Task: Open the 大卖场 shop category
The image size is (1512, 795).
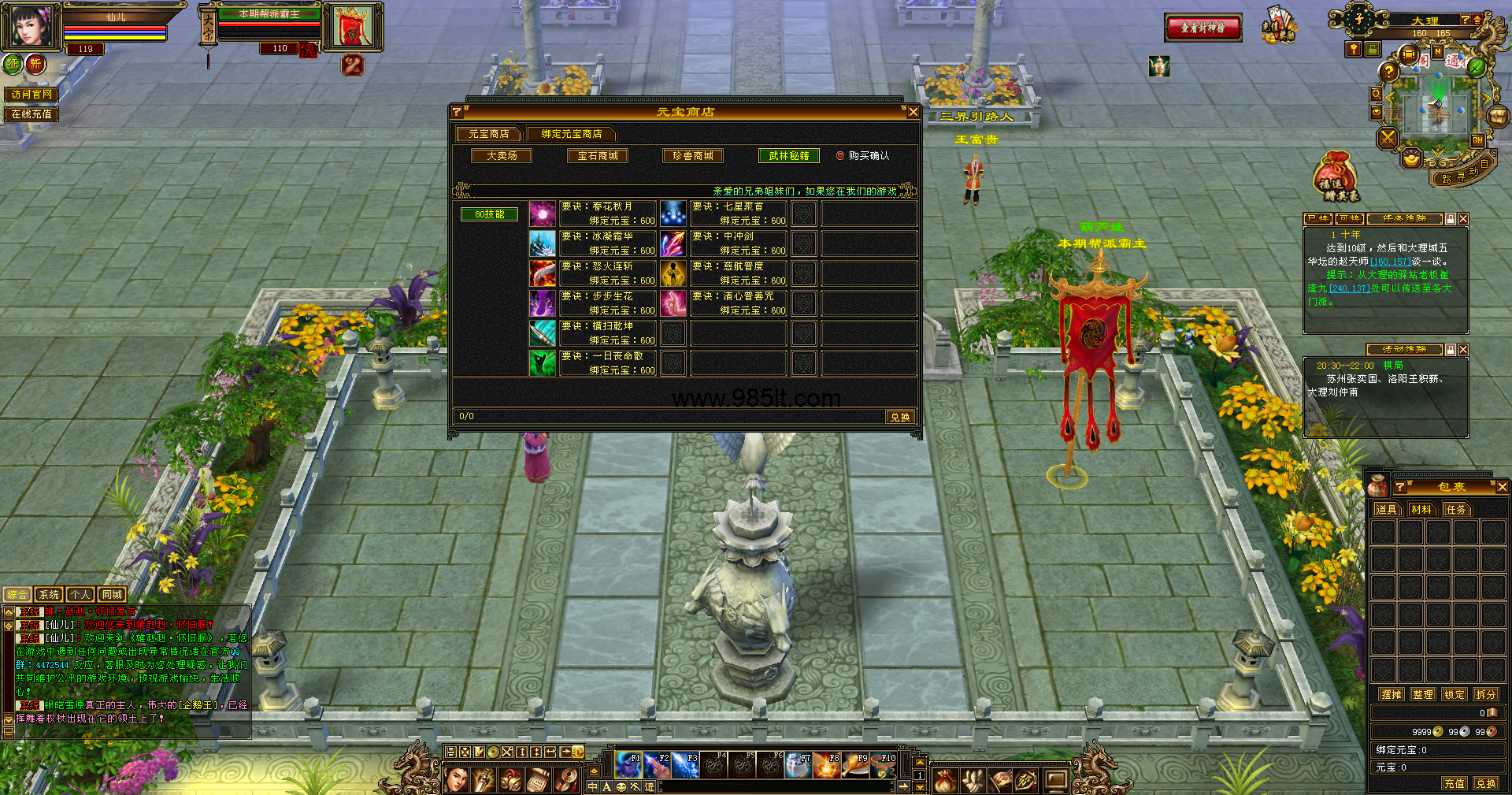Action: tap(502, 156)
